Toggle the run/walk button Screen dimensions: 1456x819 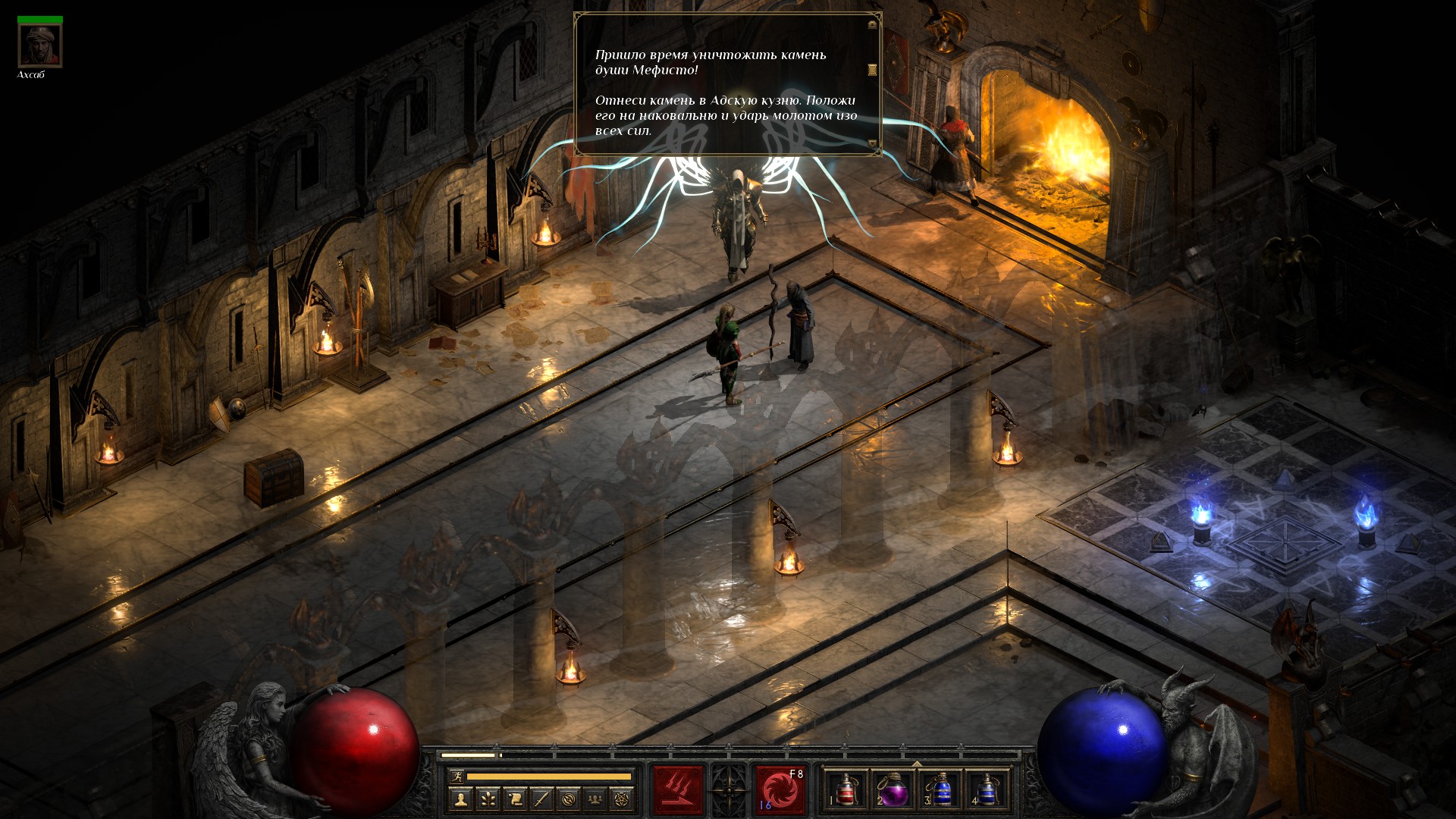click(x=456, y=777)
